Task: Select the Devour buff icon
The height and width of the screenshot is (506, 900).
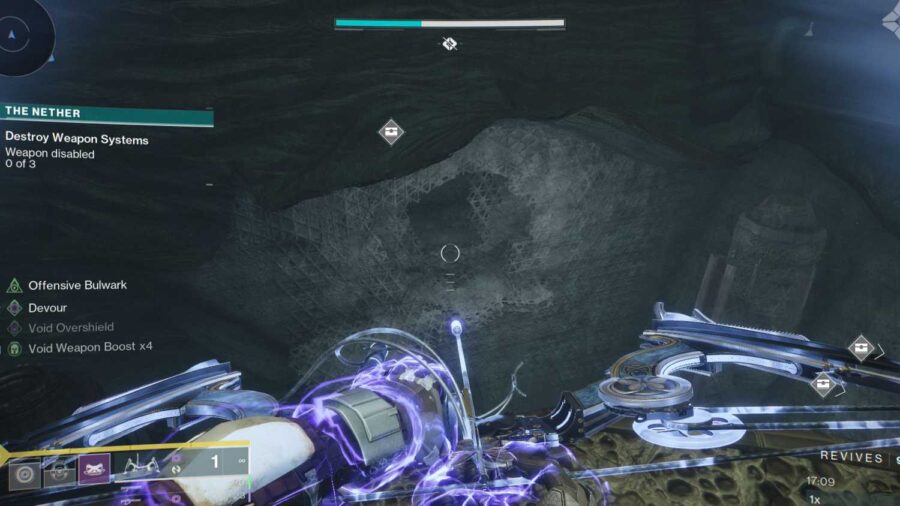Action: point(14,308)
